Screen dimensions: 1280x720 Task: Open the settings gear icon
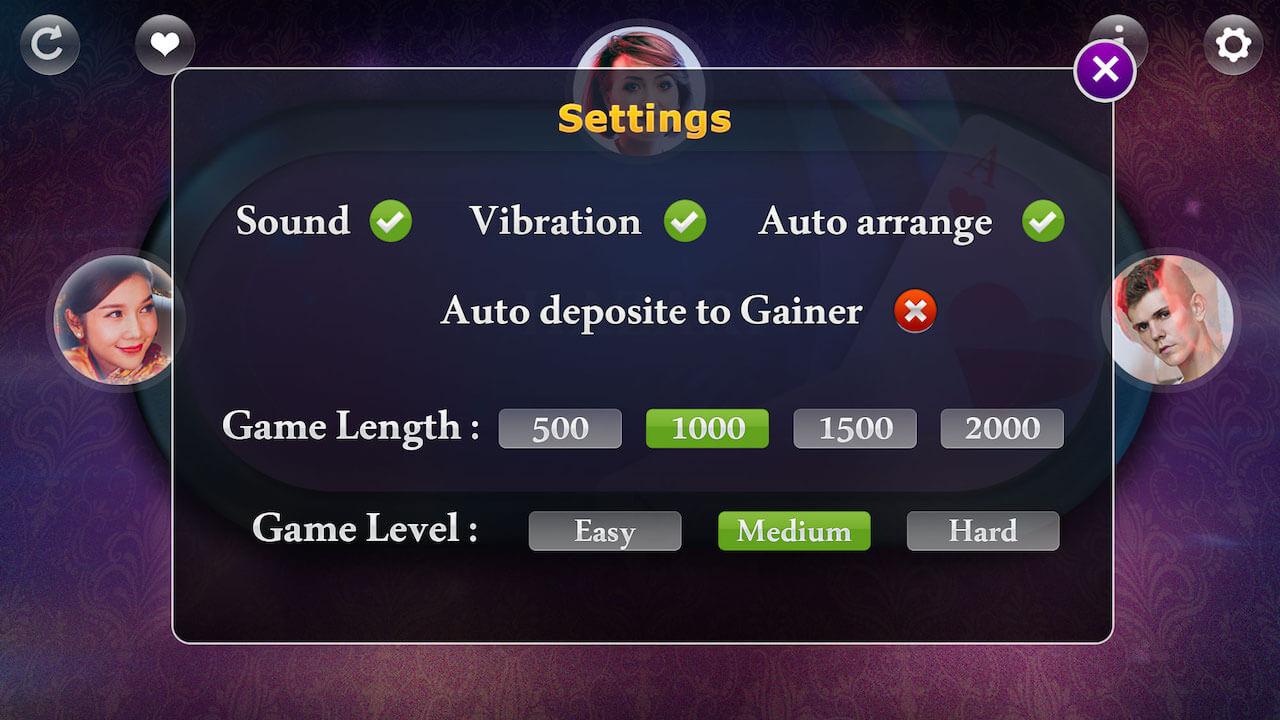point(1233,43)
